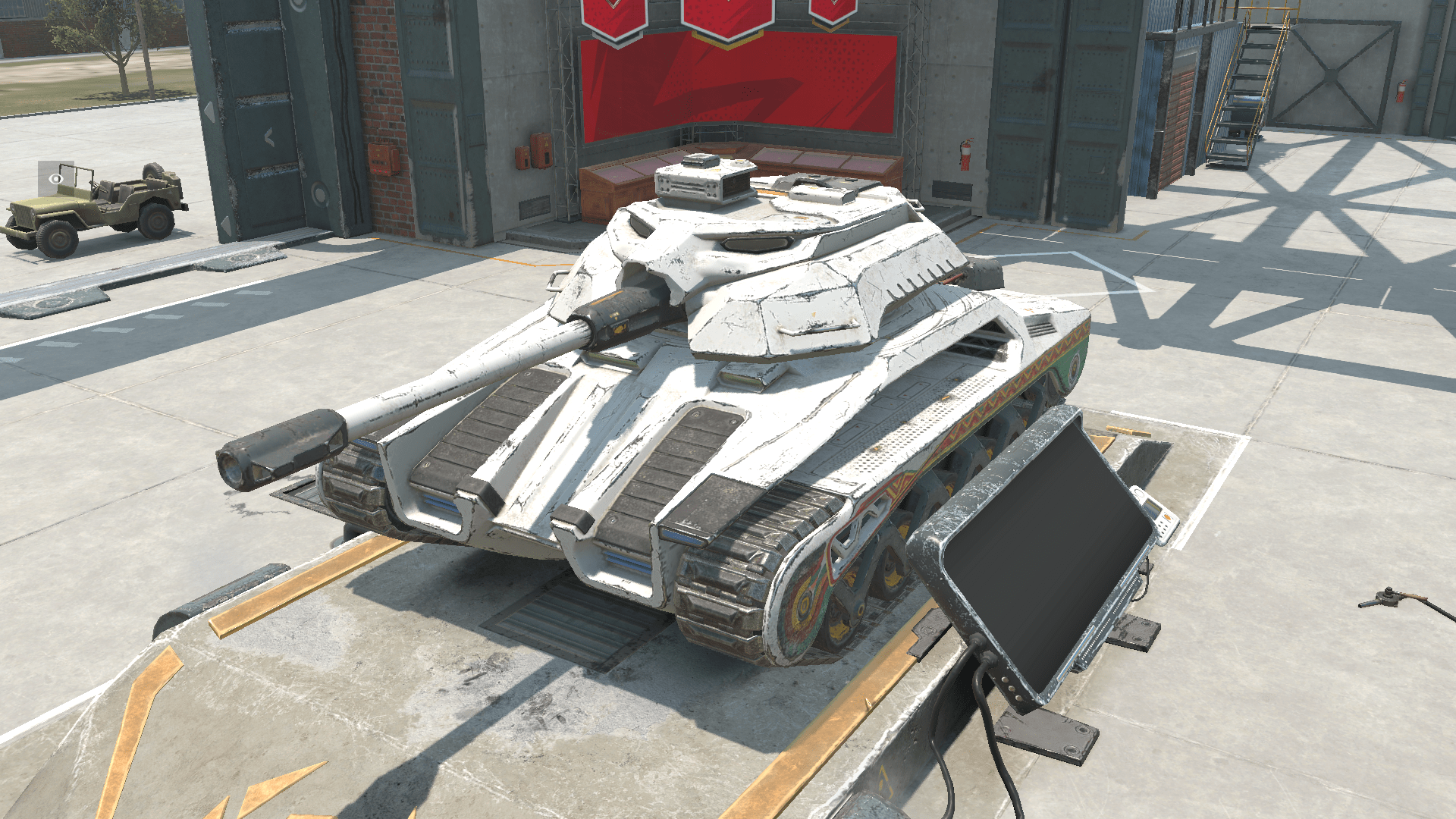This screenshot has height=819, width=1456.
Task: Toggle the eye icon to show the interface
Action: coord(56,179)
